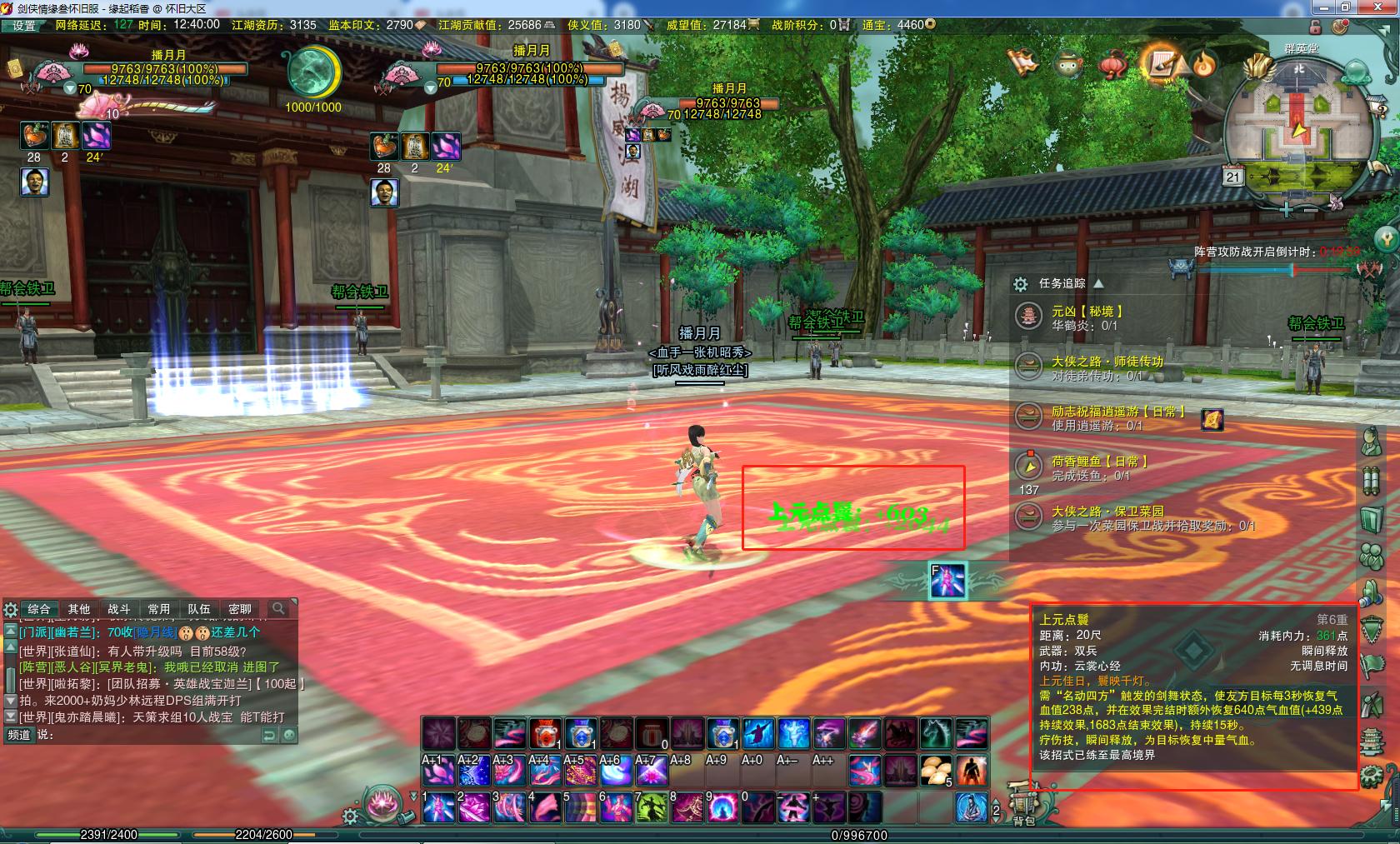
Task: Open the calendar icon showing 21
Action: [x=1233, y=177]
